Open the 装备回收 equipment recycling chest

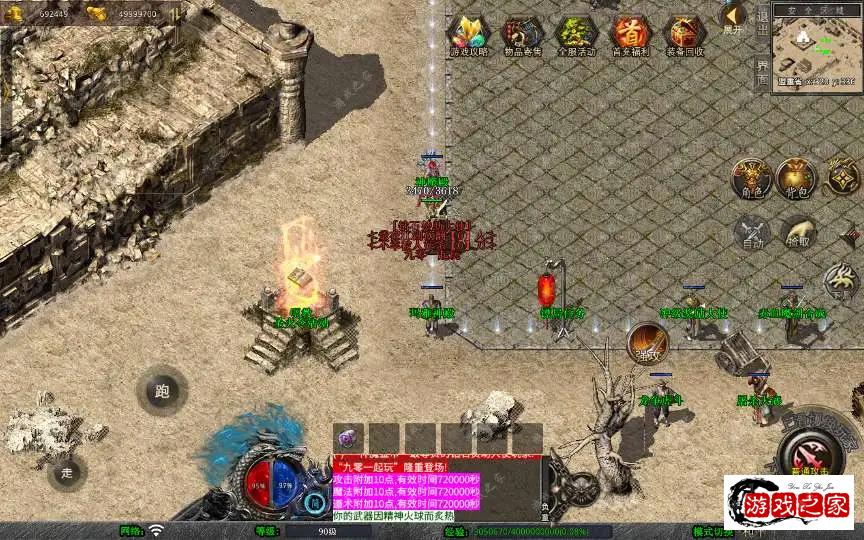point(684,35)
